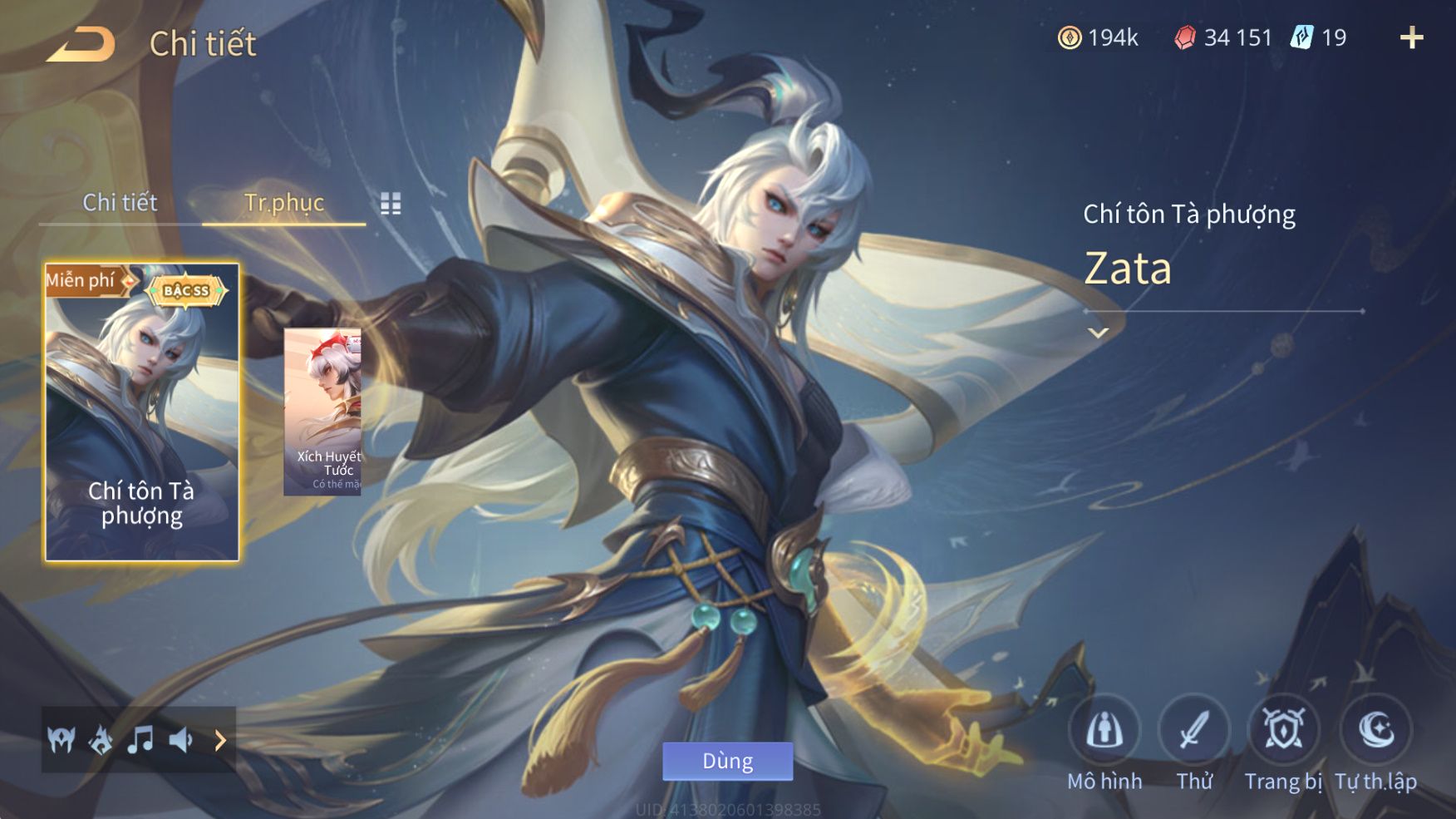Click the Dùng button to use skin
This screenshot has width=1456, height=819.
(727, 761)
